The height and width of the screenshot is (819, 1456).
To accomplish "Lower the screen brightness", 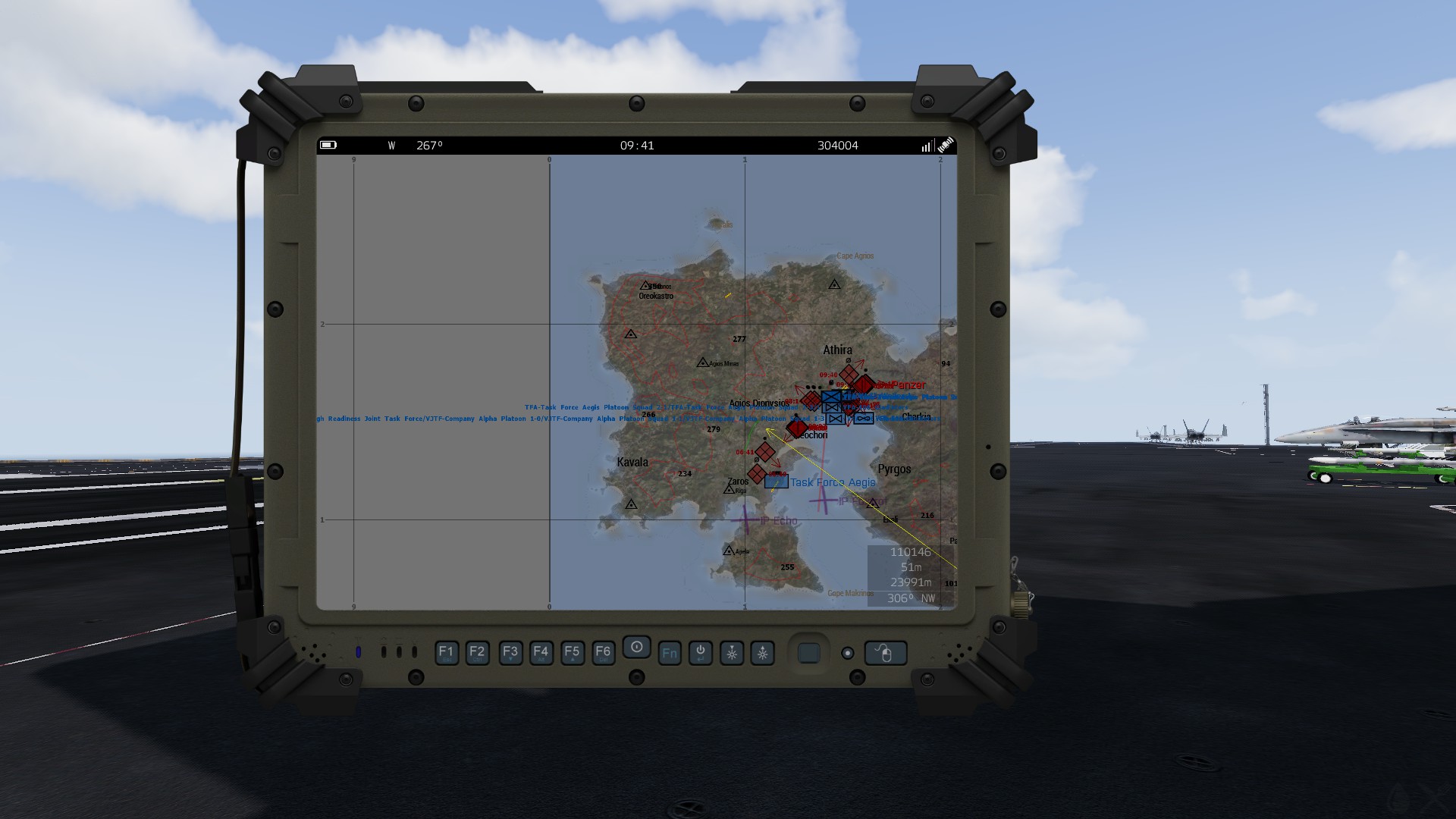I will pos(731,653).
